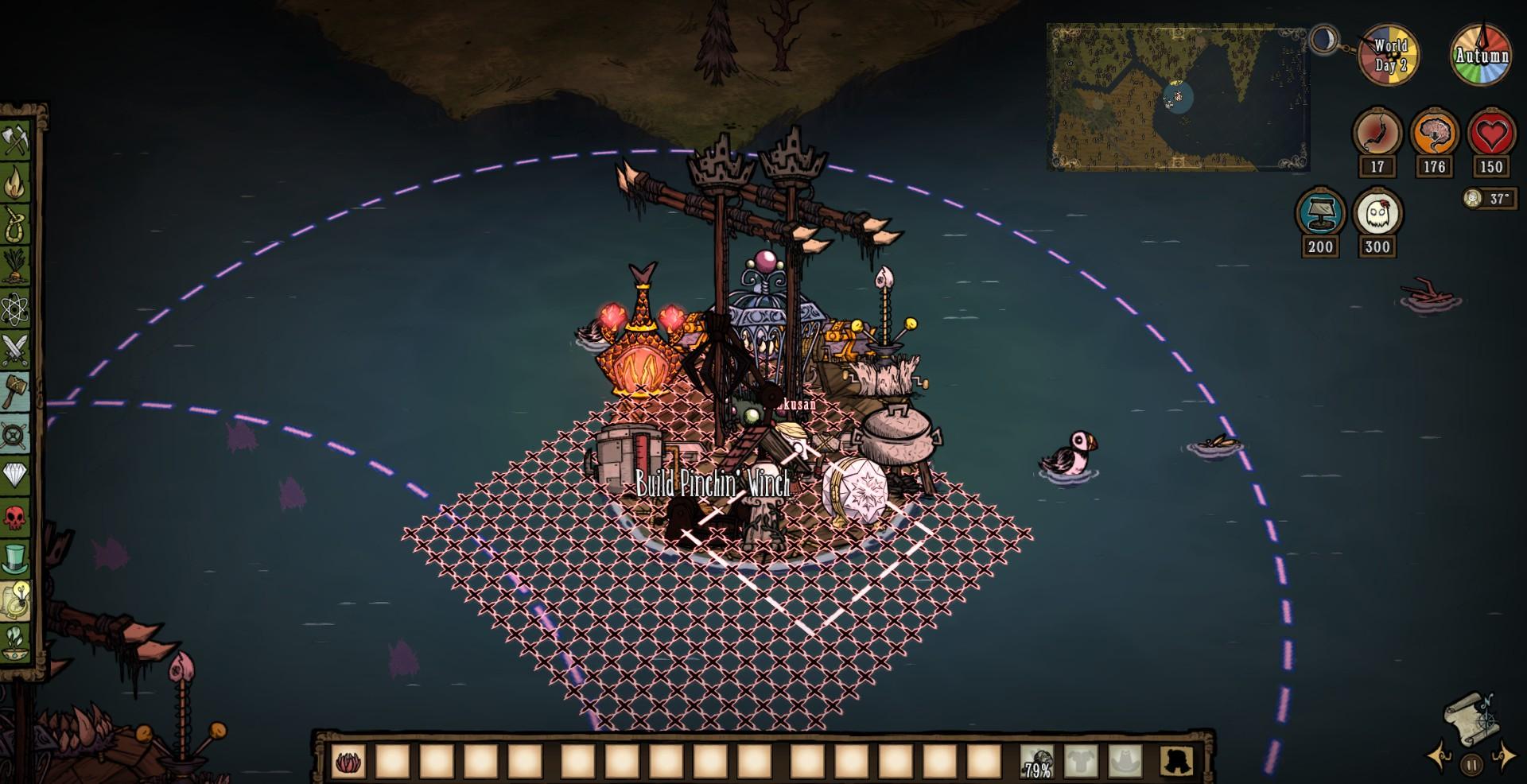Open the map scroll with compass
This screenshot has height=784, width=1527.
tap(1471, 717)
